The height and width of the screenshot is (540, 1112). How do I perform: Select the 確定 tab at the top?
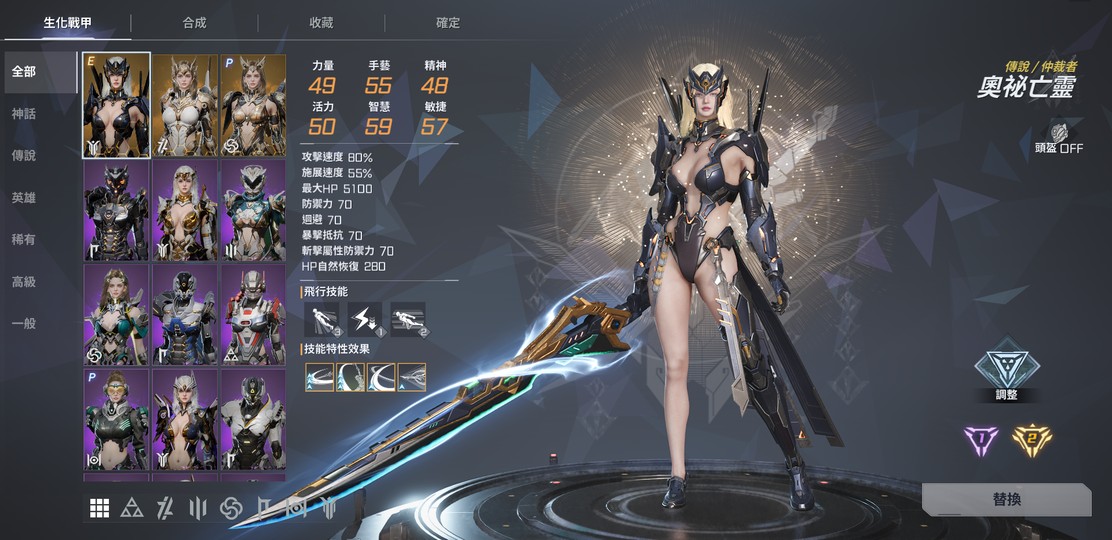(x=448, y=22)
